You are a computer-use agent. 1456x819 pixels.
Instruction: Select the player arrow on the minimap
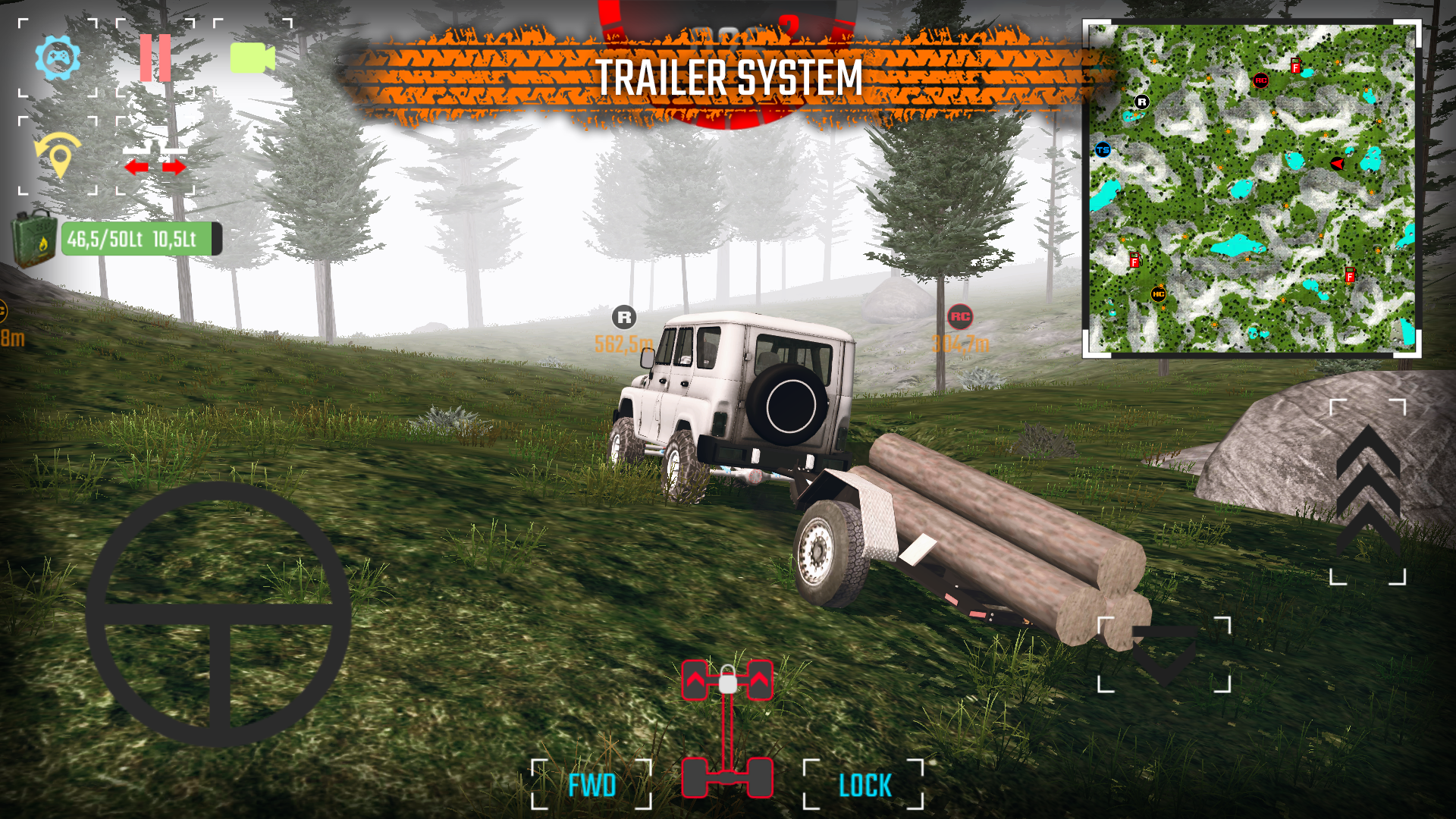click(1337, 163)
